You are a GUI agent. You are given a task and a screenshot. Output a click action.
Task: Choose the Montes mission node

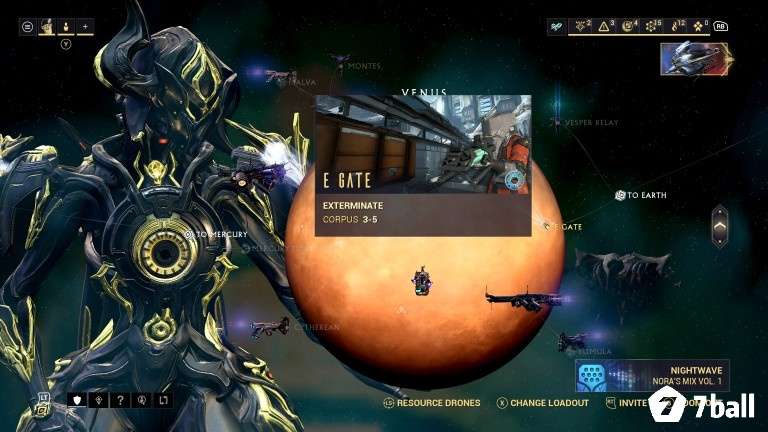pyautogui.click(x=342, y=66)
